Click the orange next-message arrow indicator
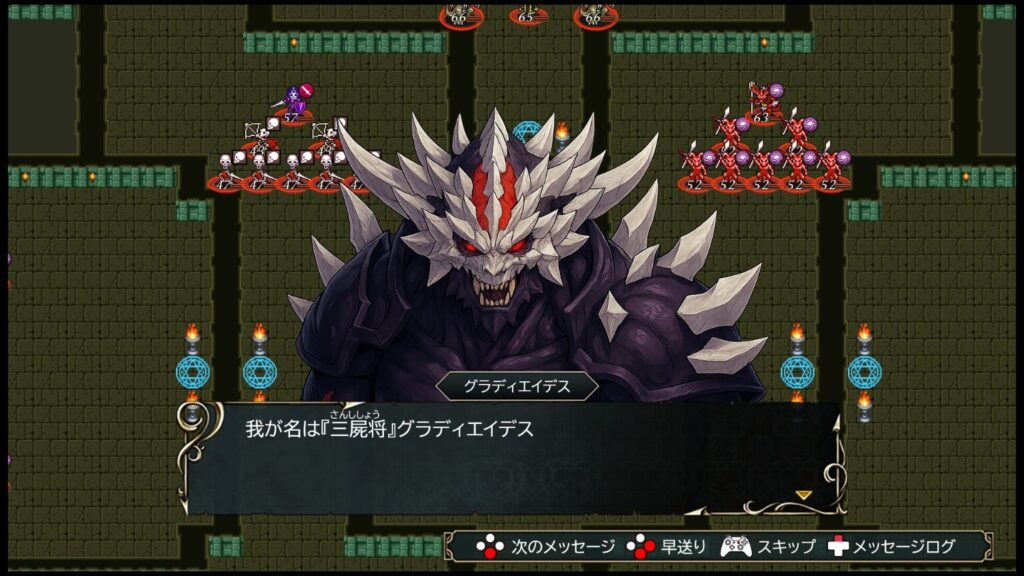The height and width of the screenshot is (576, 1024). click(x=803, y=494)
